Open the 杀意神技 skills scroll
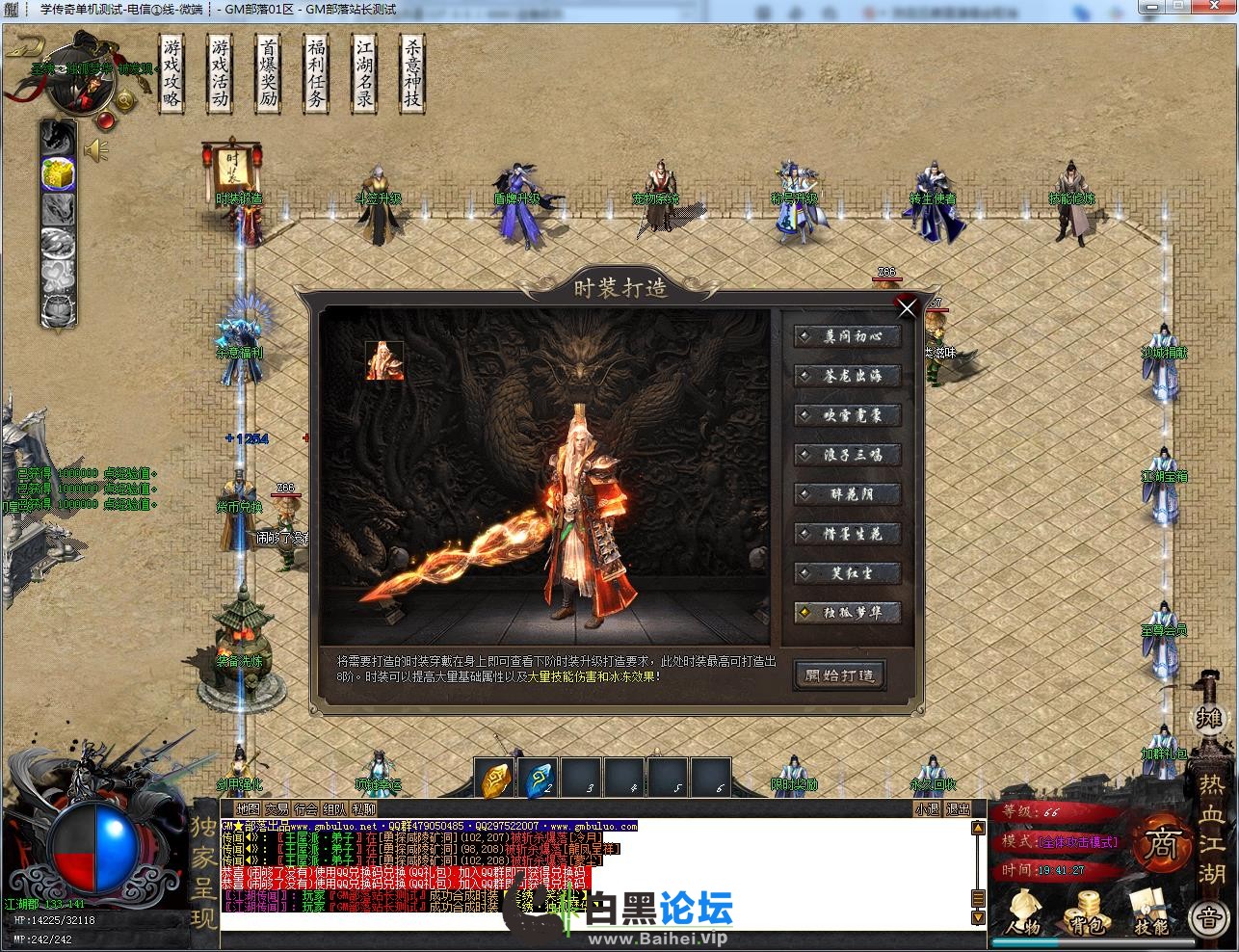The image size is (1239, 952). tap(412, 73)
